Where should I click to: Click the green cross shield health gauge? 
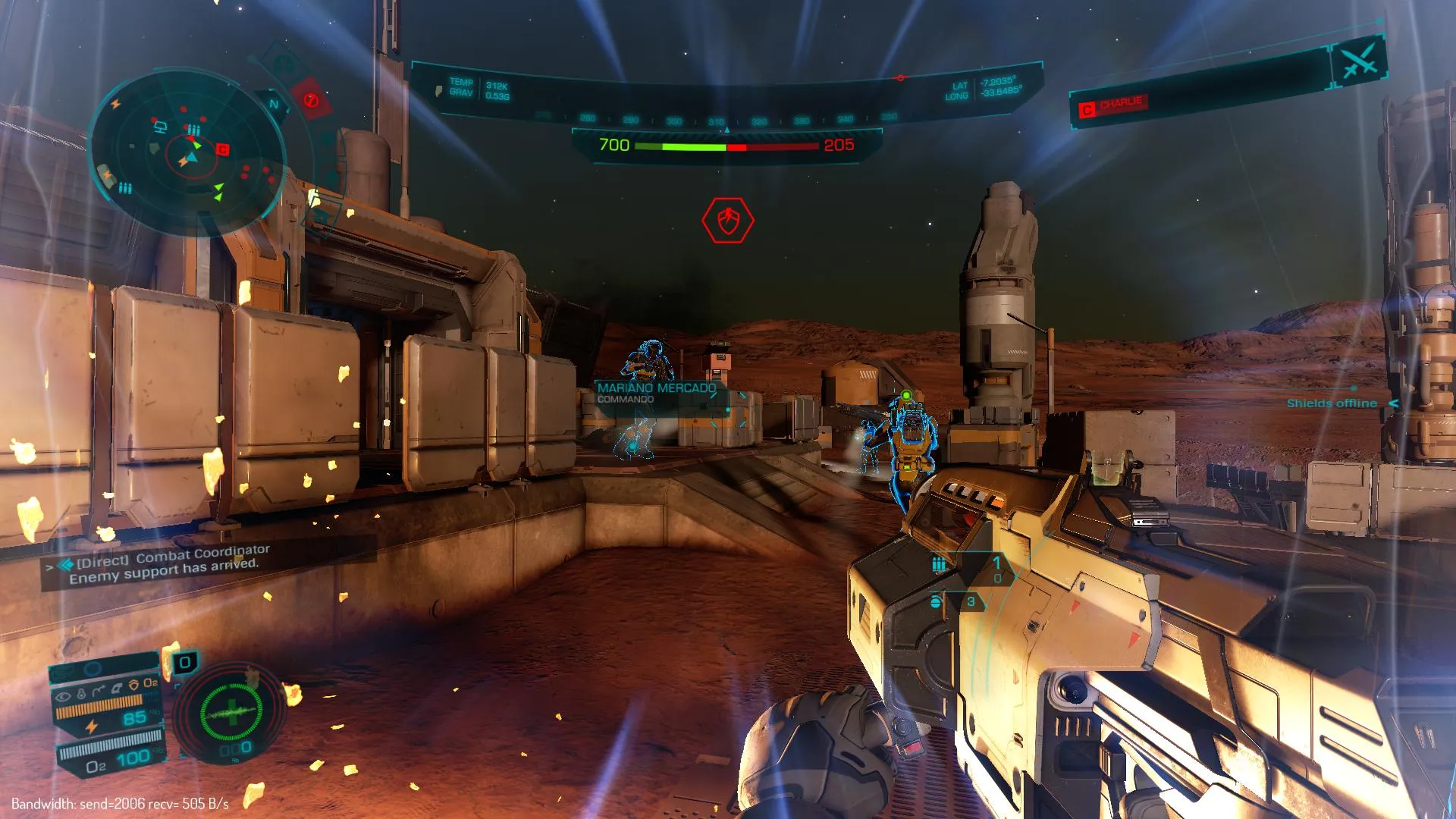(231, 713)
